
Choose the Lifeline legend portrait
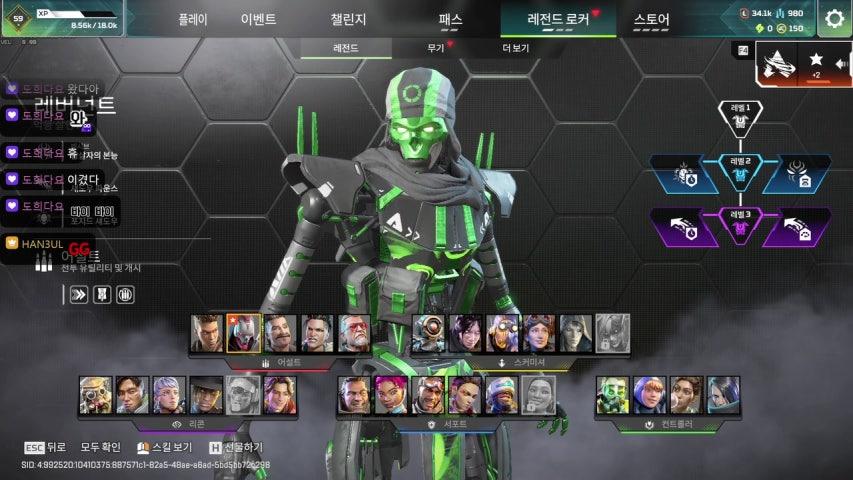coord(391,395)
